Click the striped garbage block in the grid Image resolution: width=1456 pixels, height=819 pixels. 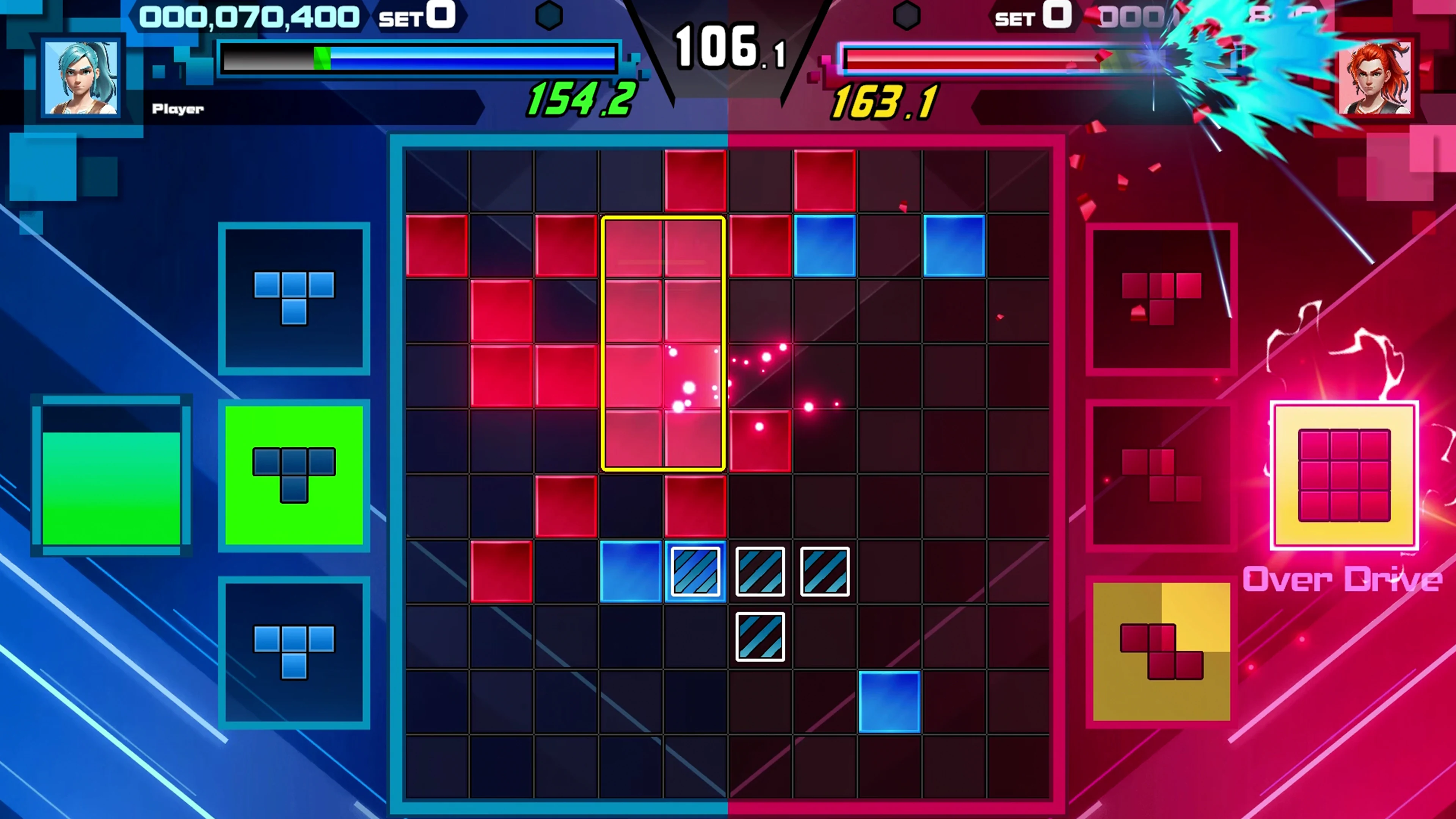pyautogui.click(x=695, y=571)
